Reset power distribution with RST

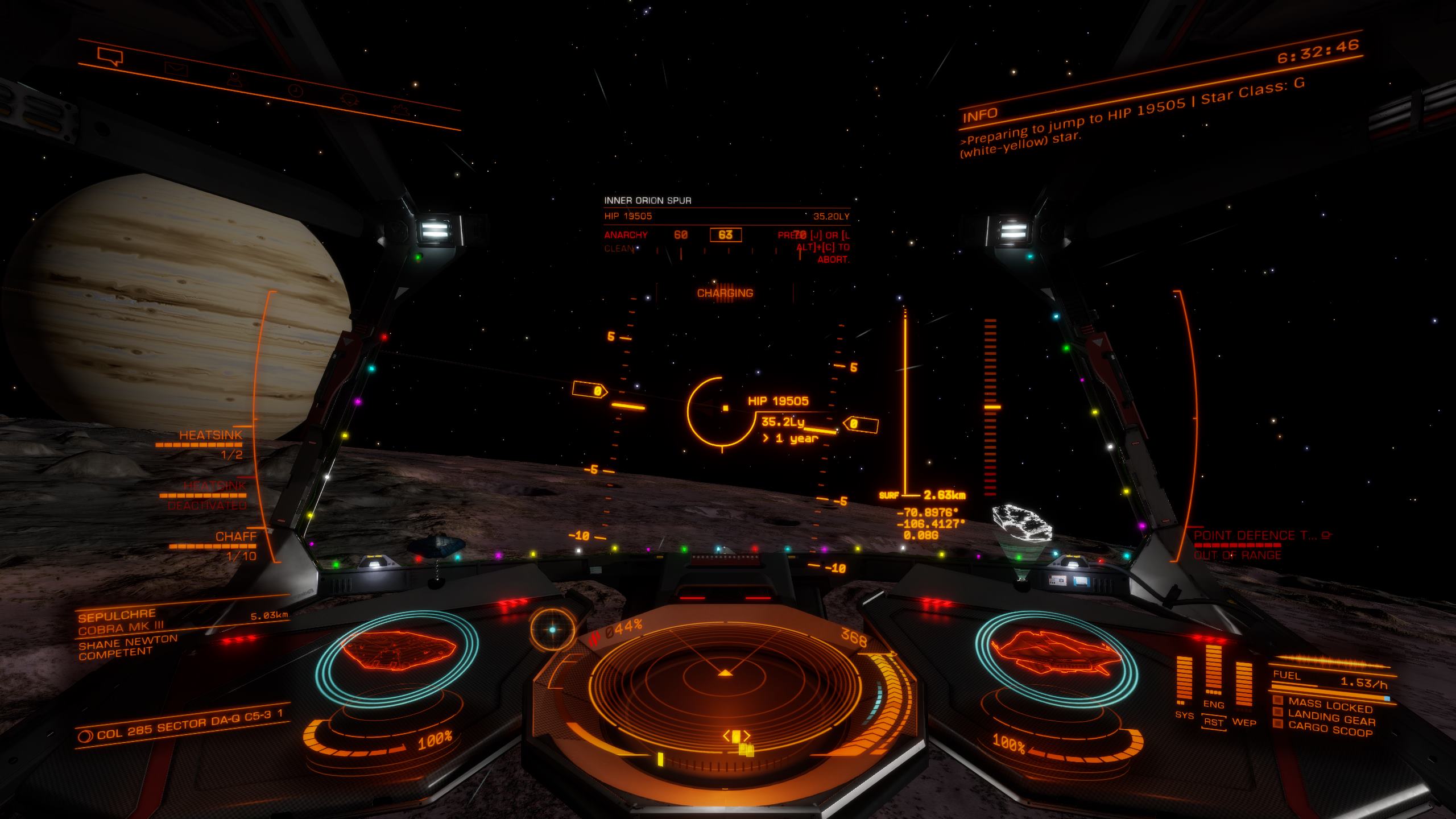[x=1213, y=723]
